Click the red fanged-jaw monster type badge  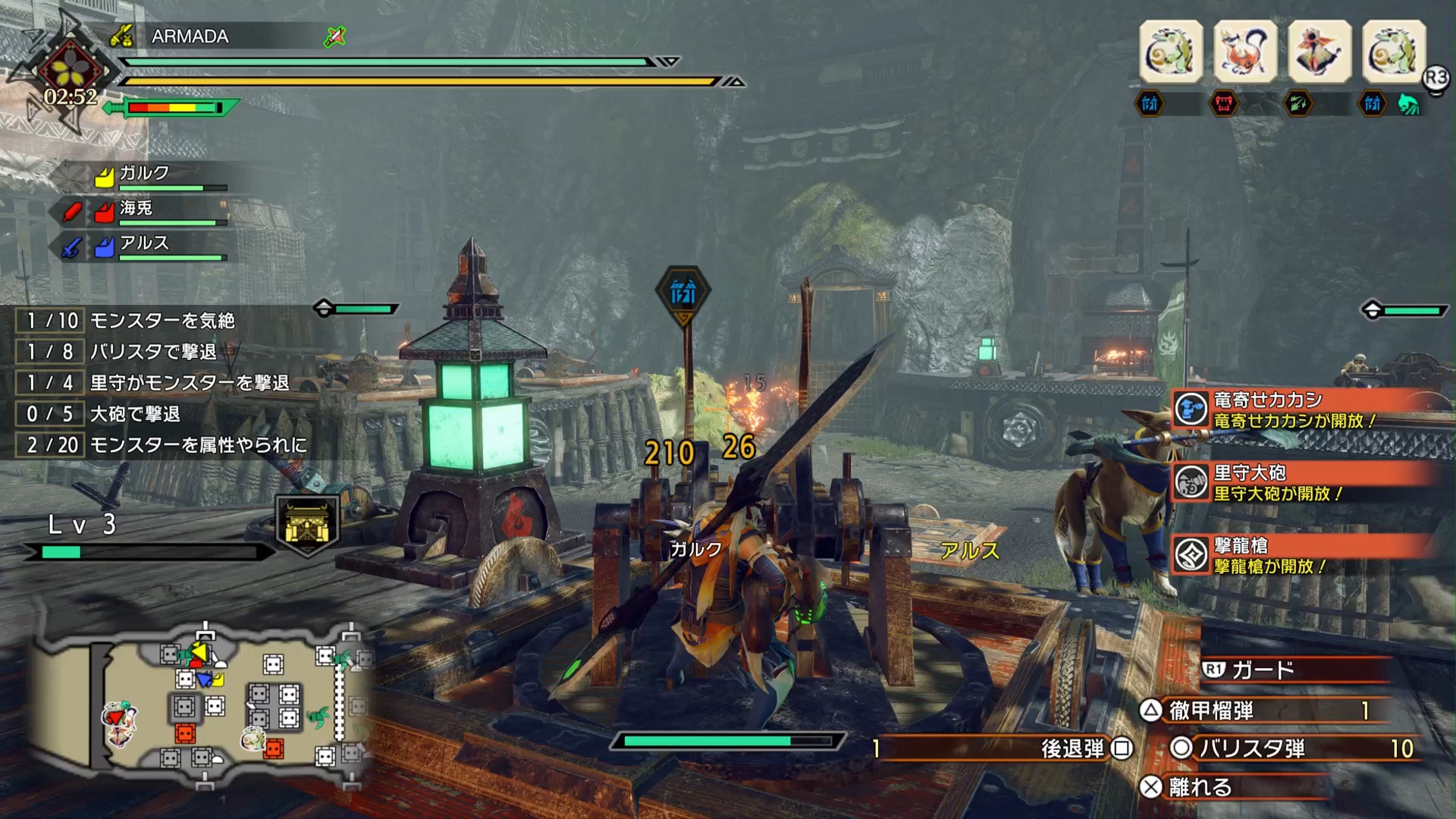pos(1224,104)
